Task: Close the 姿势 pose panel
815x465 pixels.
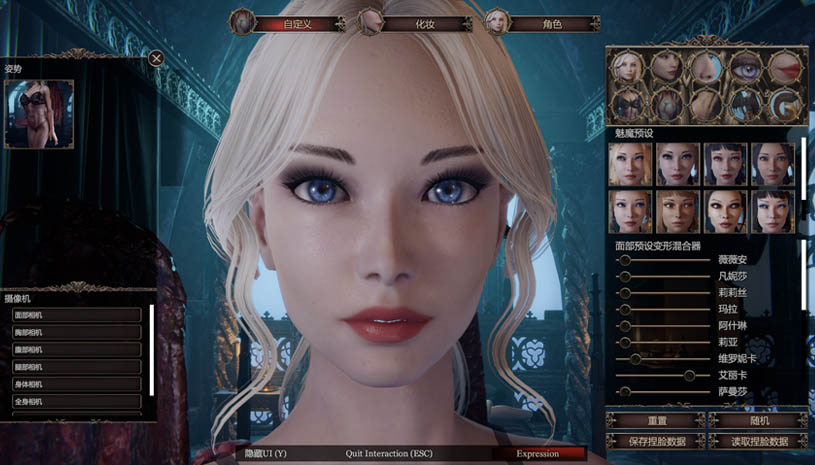Action: point(156,58)
